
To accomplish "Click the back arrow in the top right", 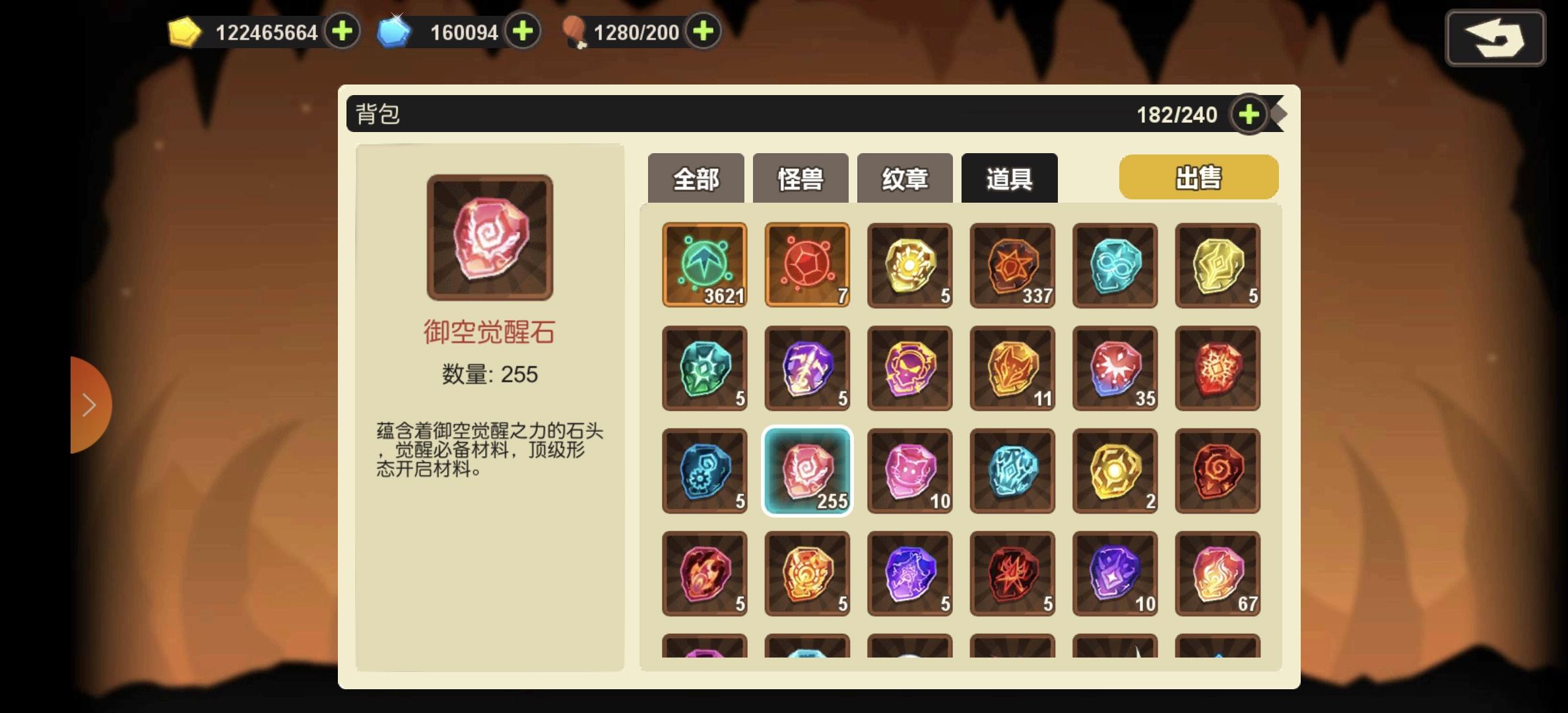I will coord(1495,38).
